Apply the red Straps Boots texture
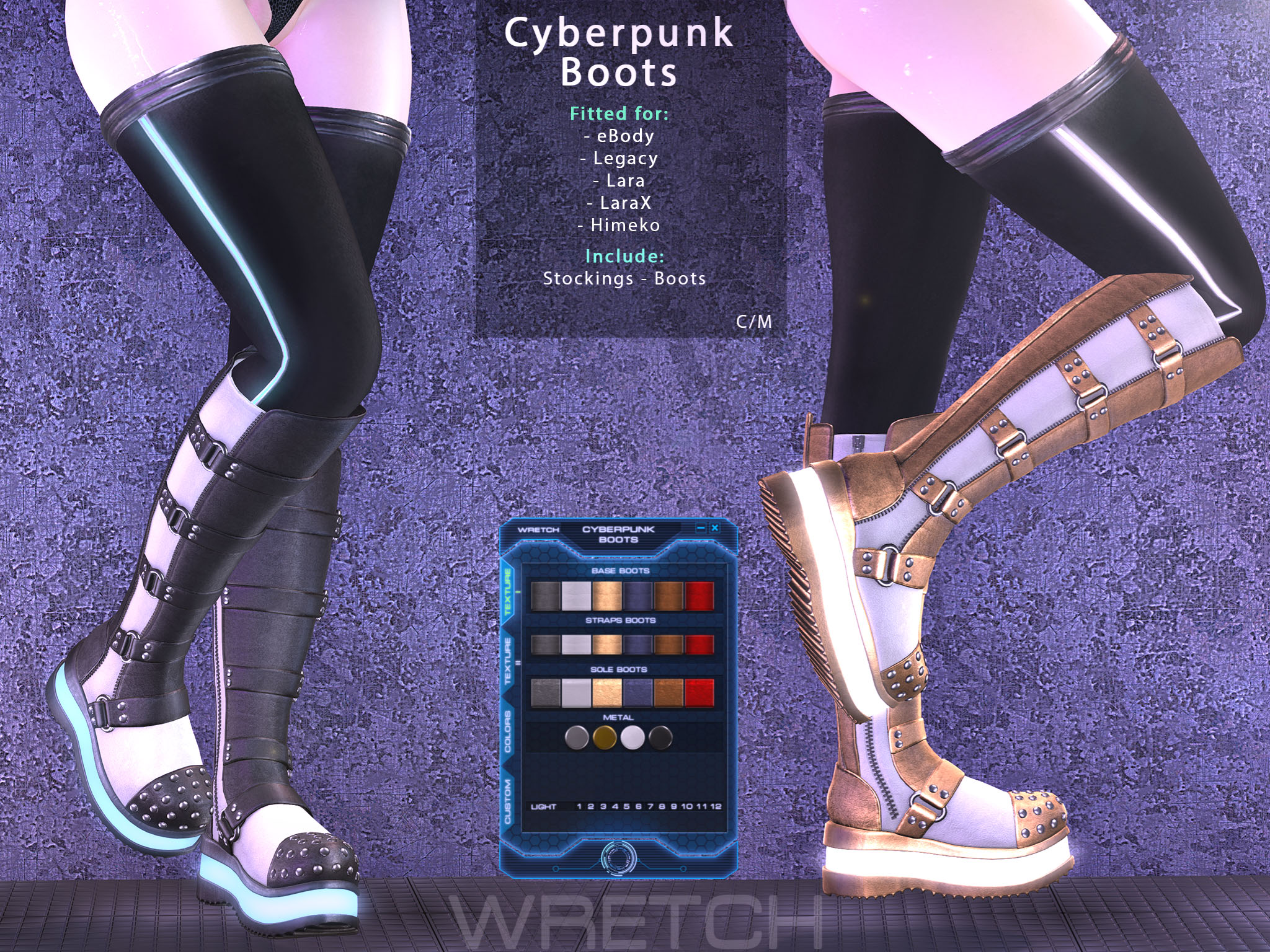 point(699,645)
